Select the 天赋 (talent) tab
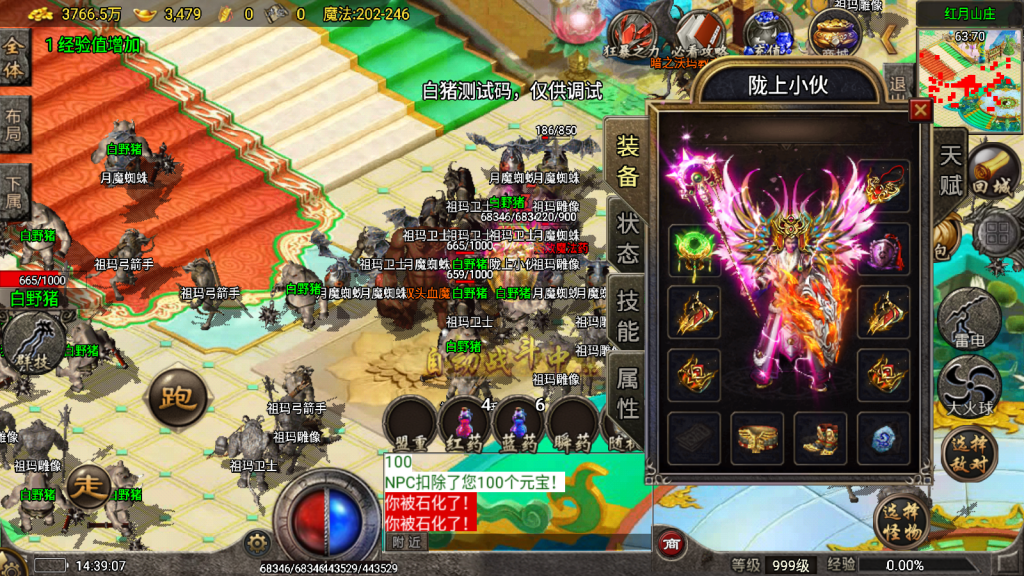Viewport: 1024px width, 576px height. point(950,170)
